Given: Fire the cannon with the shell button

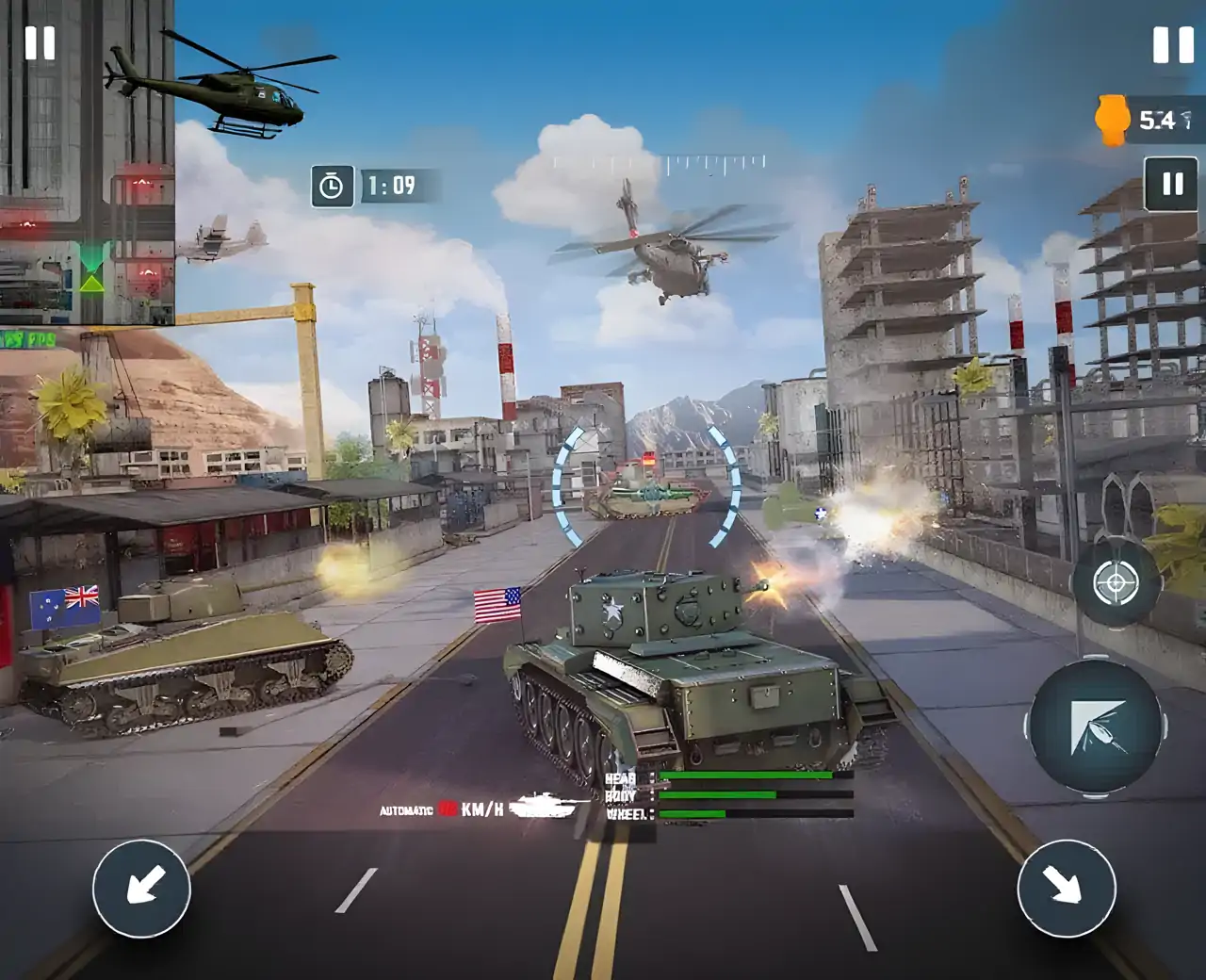Looking at the screenshot, I should pyautogui.click(x=1096, y=728).
